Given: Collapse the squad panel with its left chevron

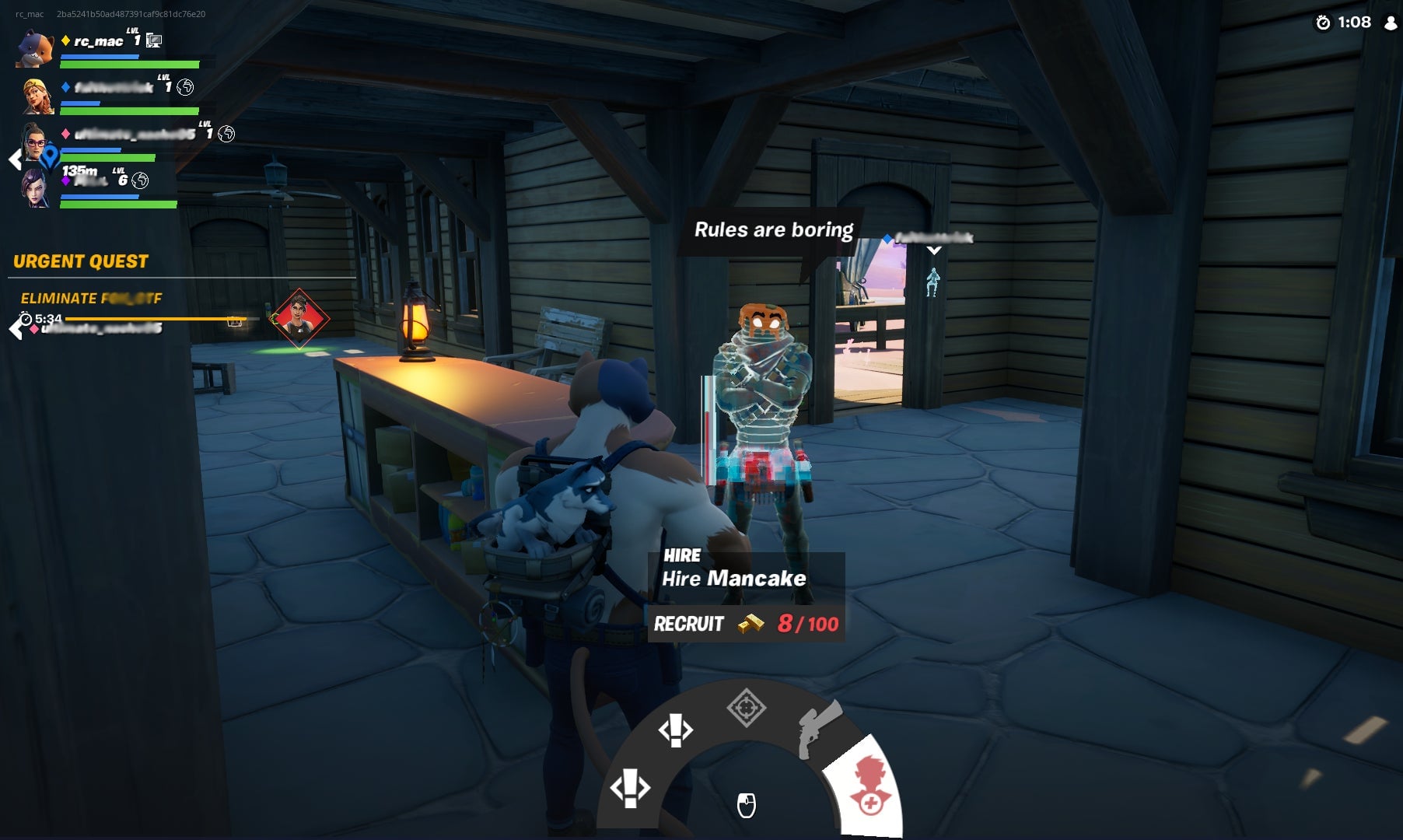Looking at the screenshot, I should pos(13,158).
